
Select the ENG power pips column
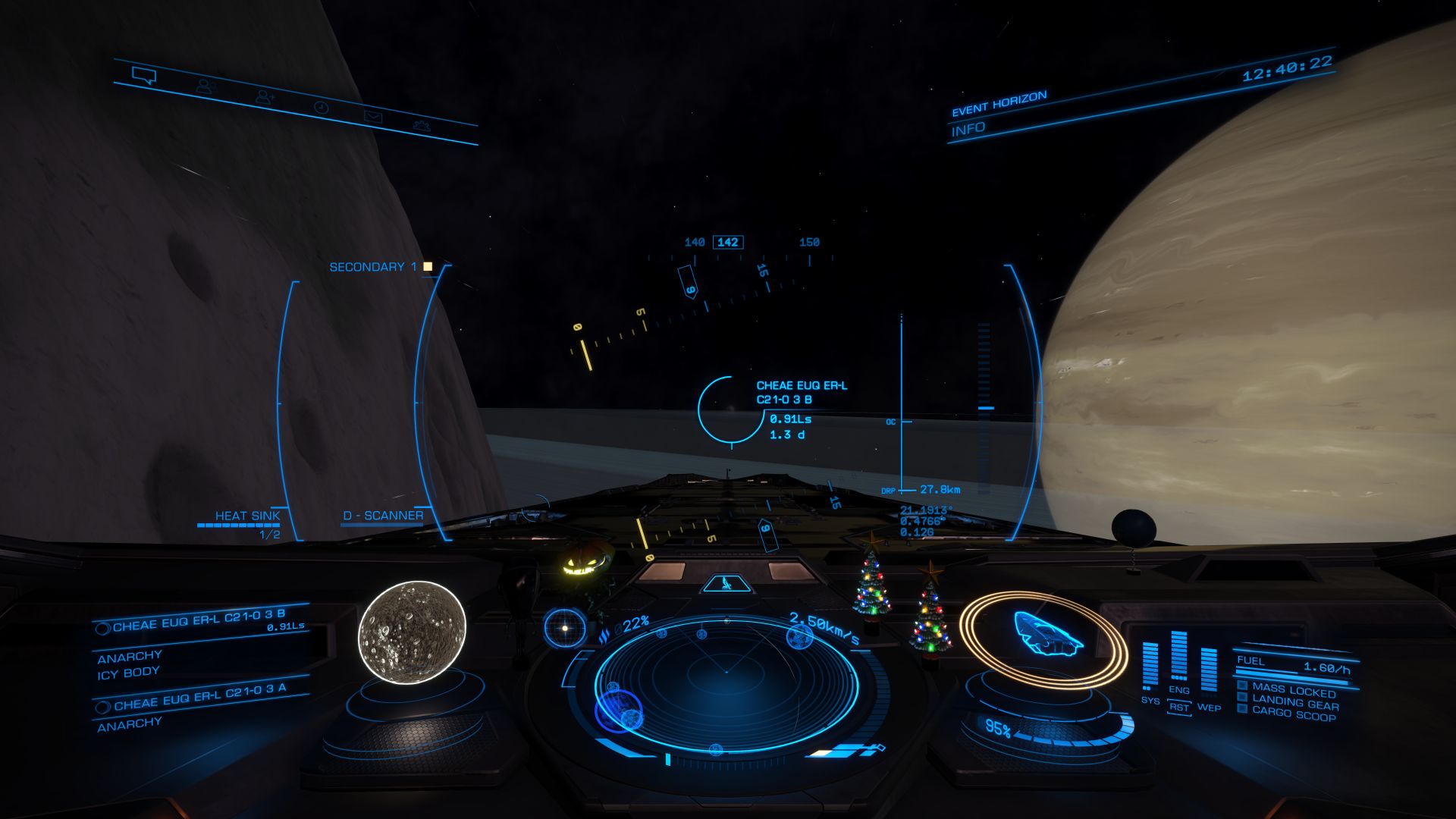(1178, 658)
